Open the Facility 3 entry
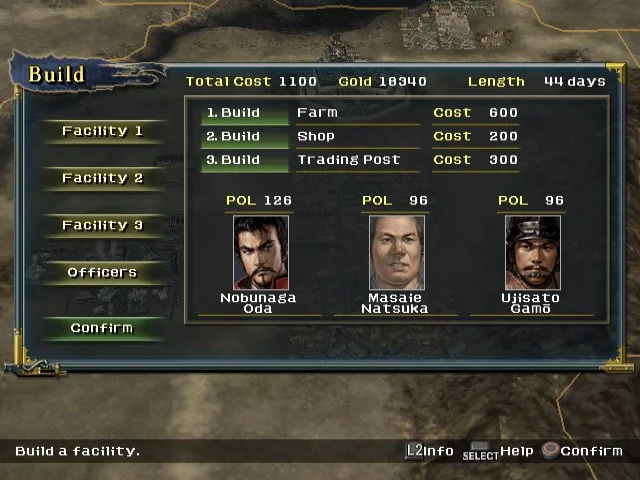This screenshot has height=480, width=640. pos(102,225)
